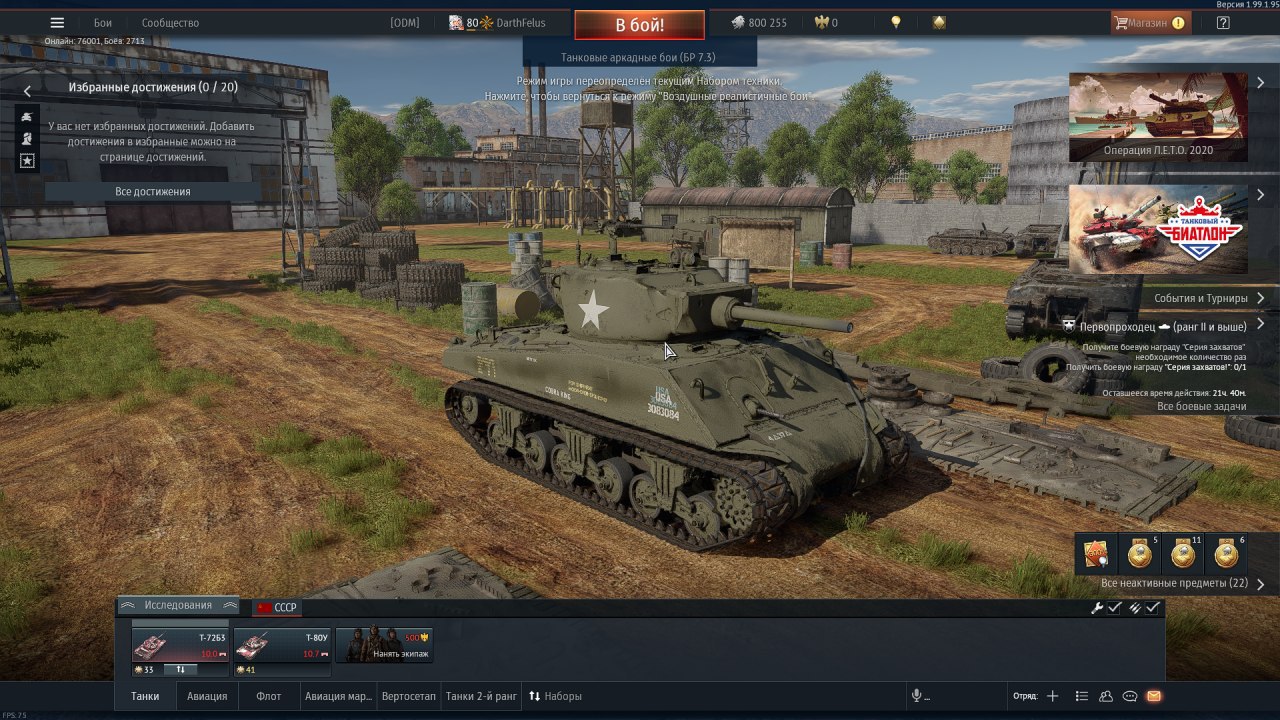This screenshot has height=720, width=1280.
Task: Switch to the Флот tab
Action: pyautogui.click(x=268, y=696)
